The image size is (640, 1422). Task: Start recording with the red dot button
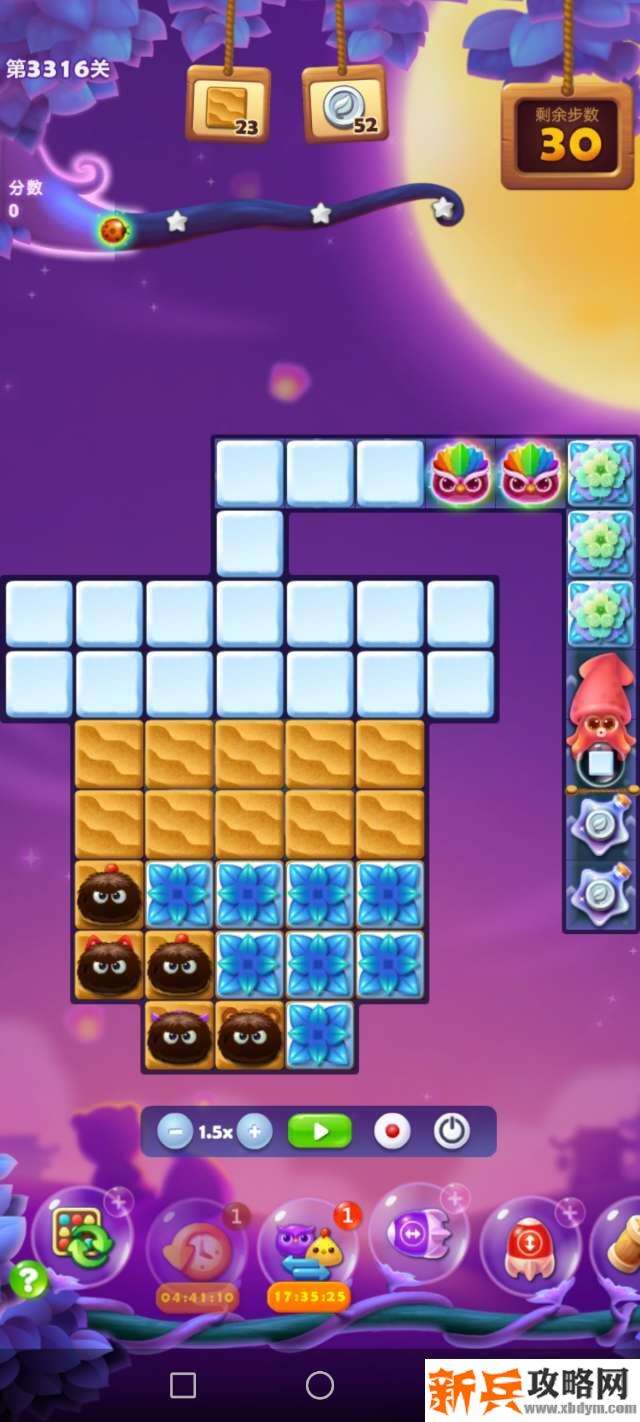[392, 1132]
